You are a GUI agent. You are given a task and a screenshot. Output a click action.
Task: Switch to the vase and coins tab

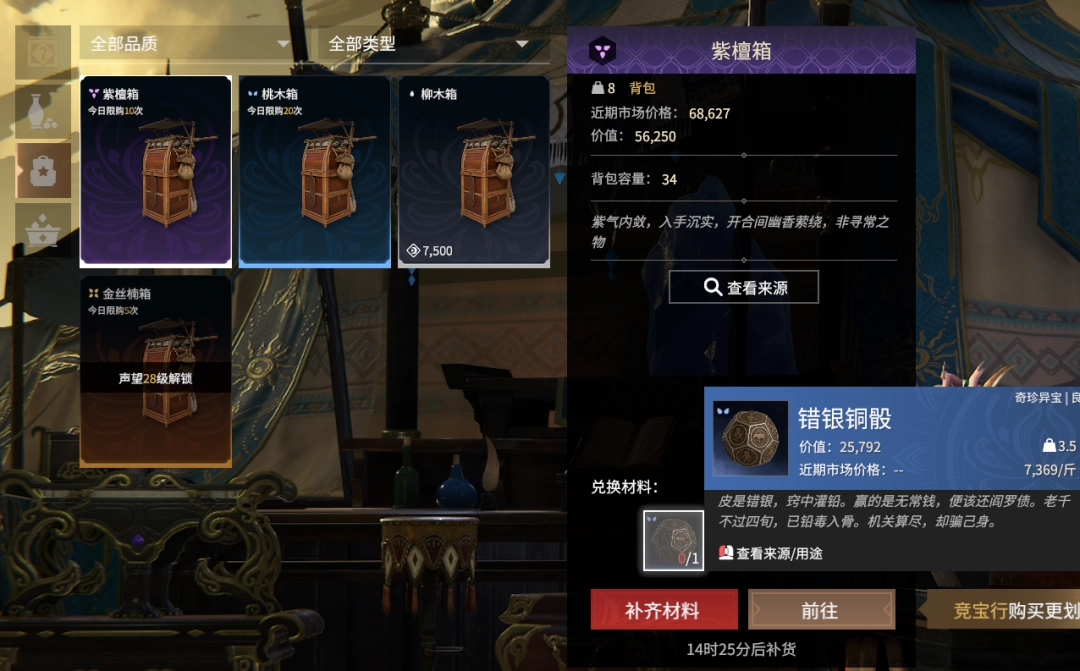[44, 111]
